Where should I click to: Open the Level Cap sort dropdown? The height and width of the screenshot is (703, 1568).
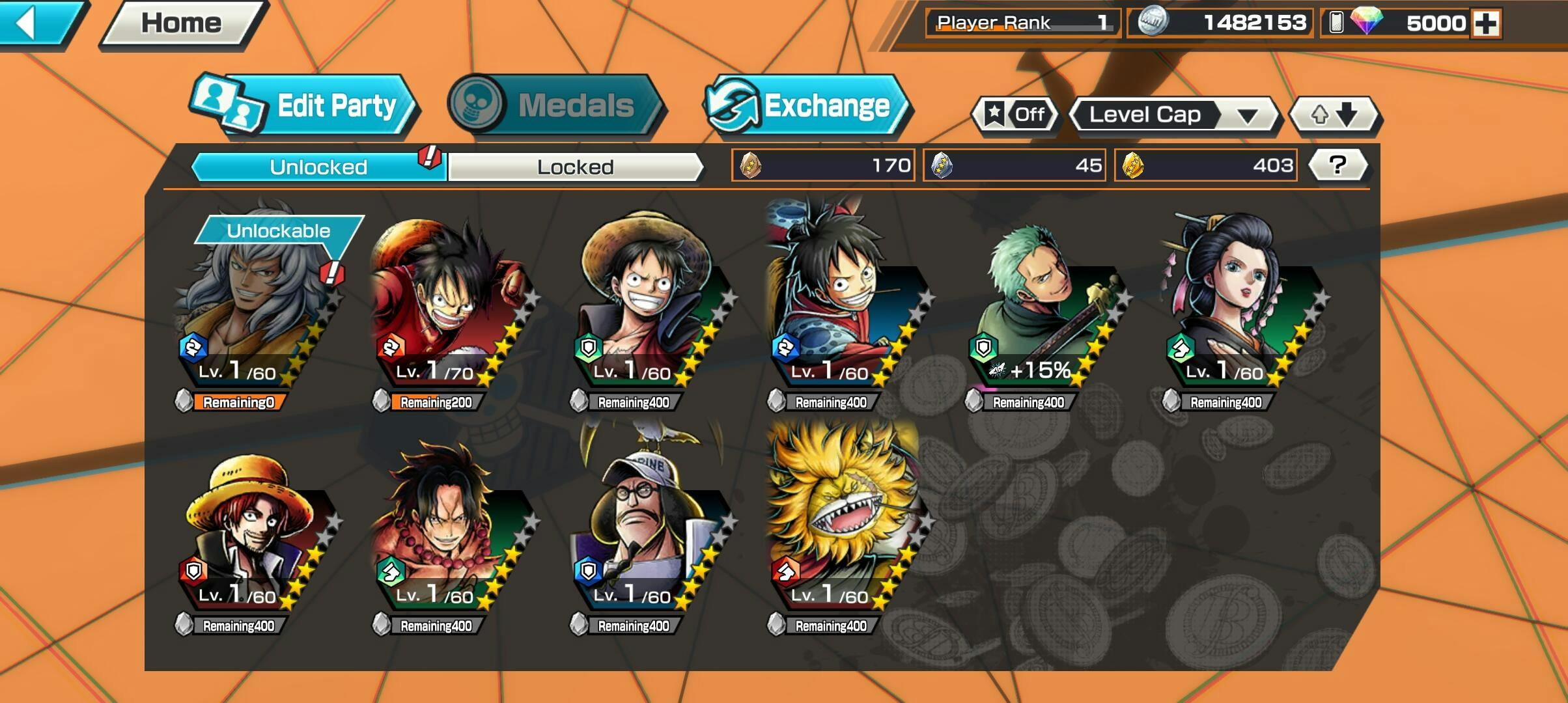pyautogui.click(x=1173, y=115)
